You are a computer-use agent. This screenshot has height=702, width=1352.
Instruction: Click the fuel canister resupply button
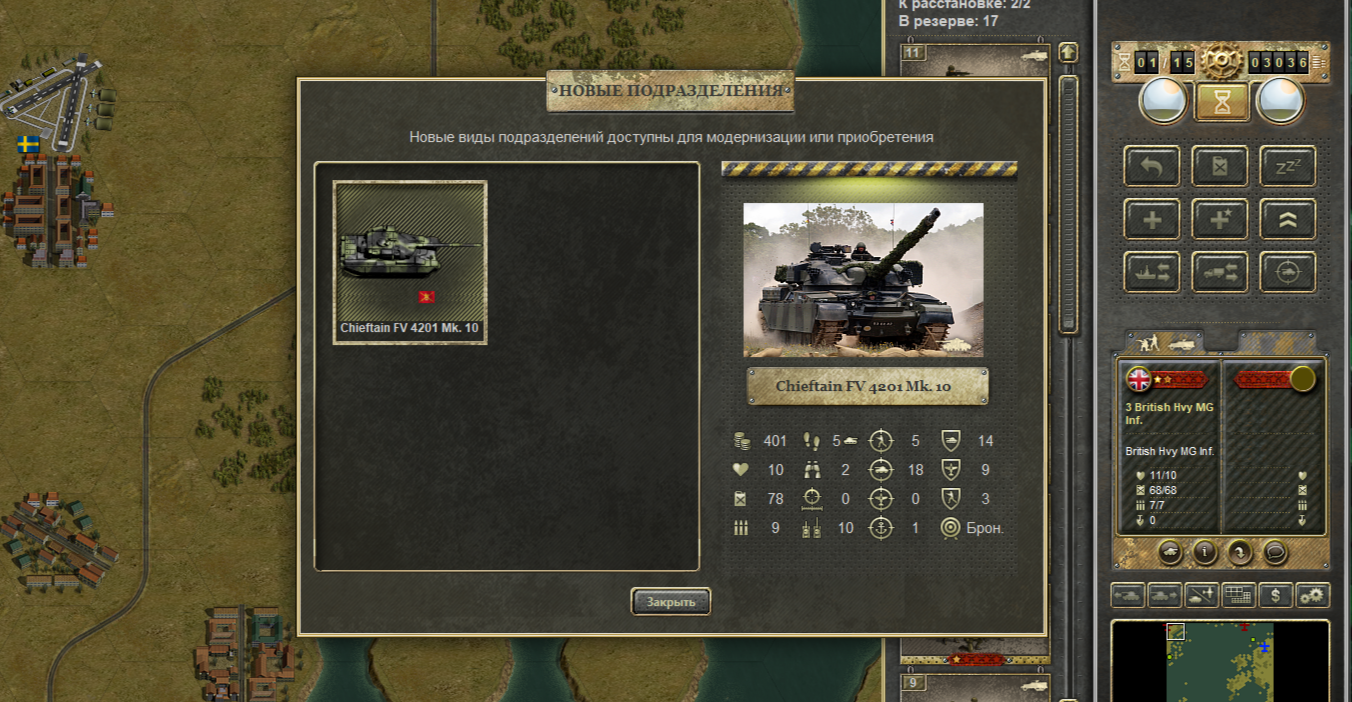1220,167
